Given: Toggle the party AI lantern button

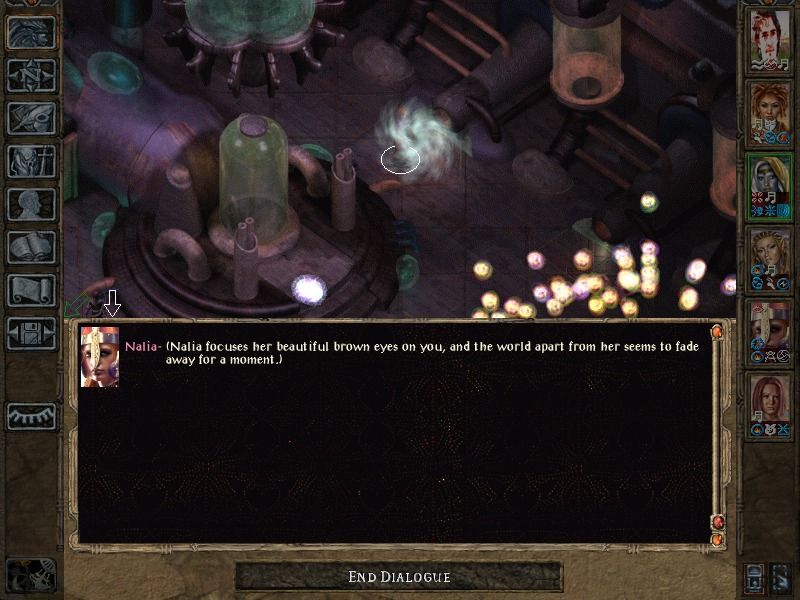Looking at the screenshot, I should [755, 577].
